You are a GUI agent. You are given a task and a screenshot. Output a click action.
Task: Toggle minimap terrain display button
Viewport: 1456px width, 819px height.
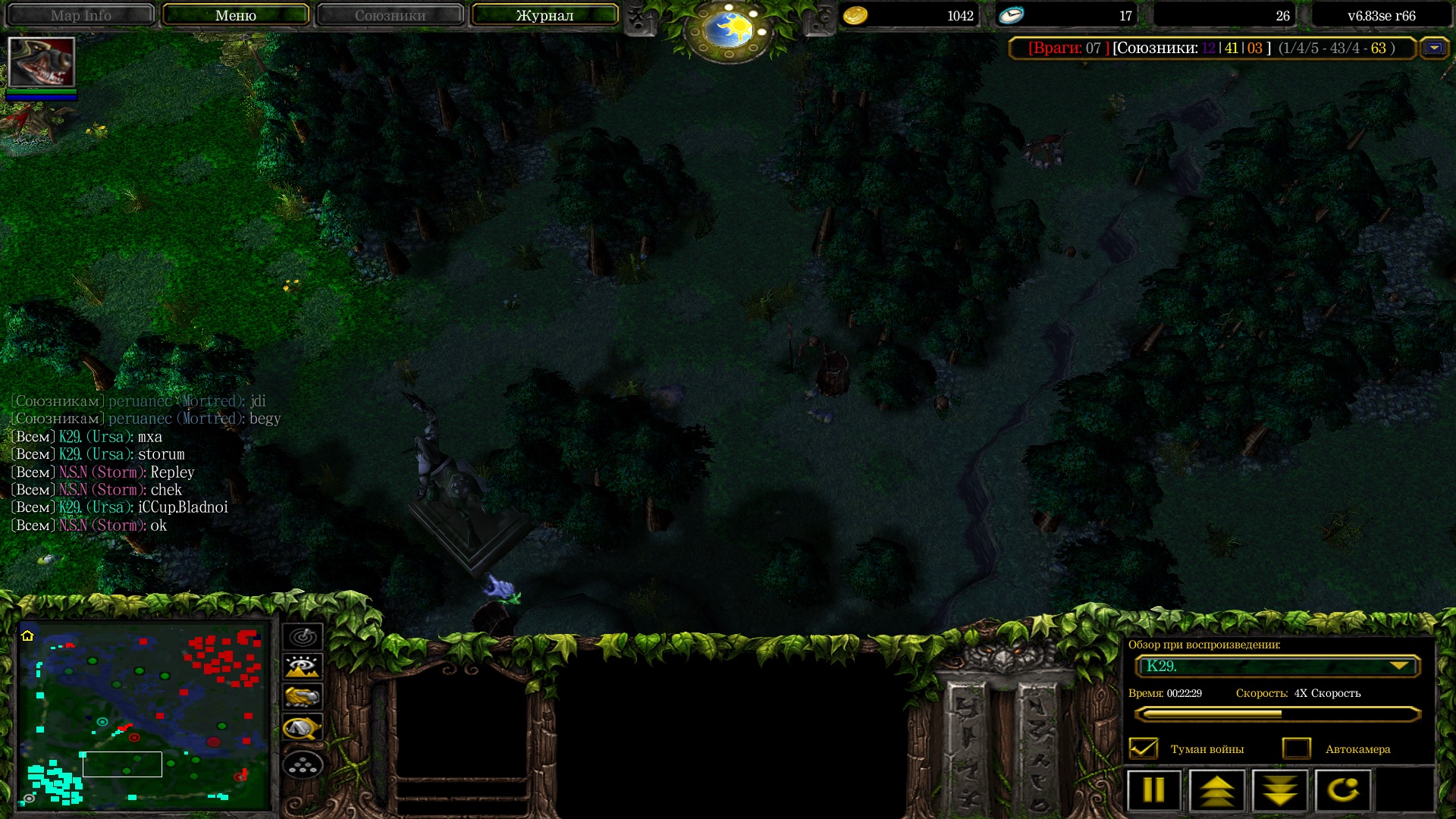[303, 667]
